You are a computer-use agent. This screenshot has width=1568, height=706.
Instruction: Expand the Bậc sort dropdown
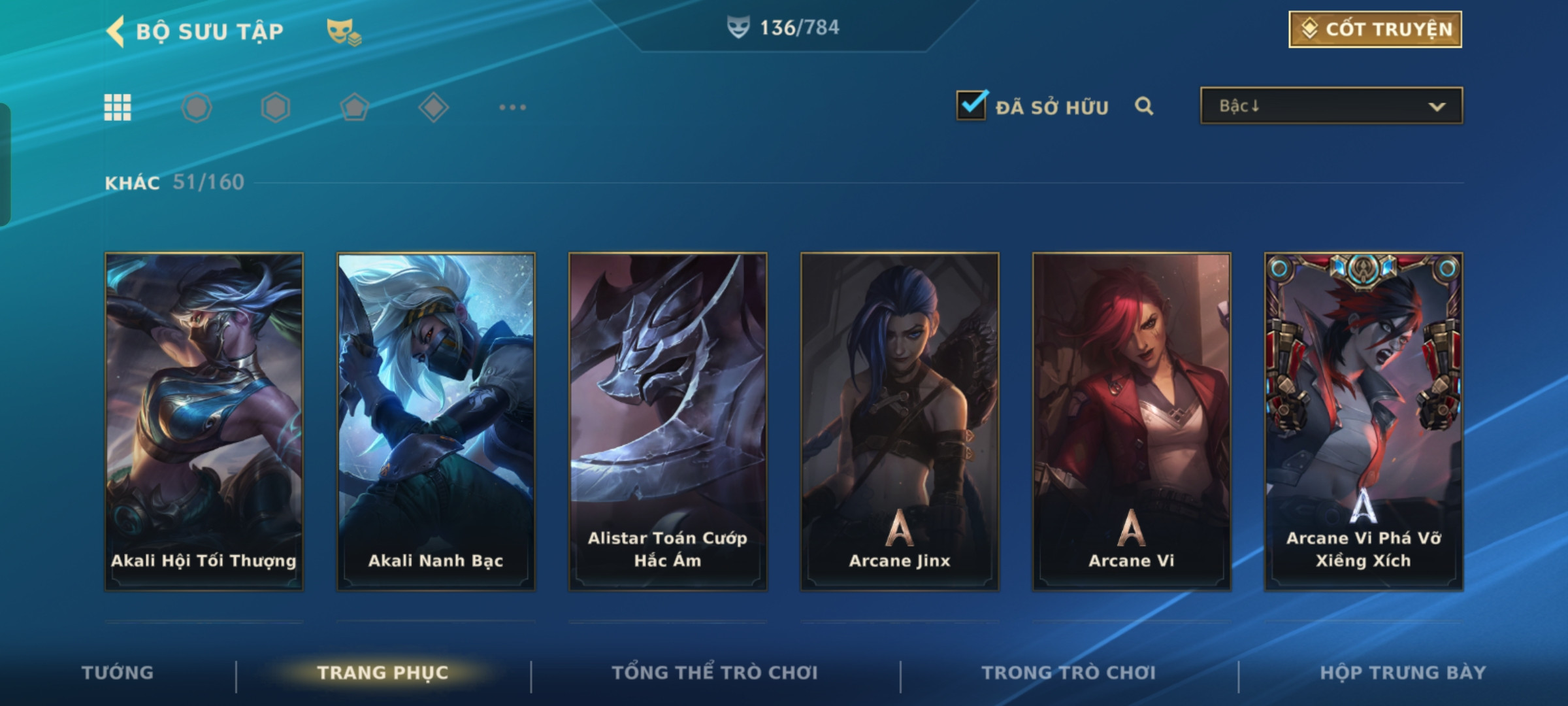click(x=1331, y=106)
